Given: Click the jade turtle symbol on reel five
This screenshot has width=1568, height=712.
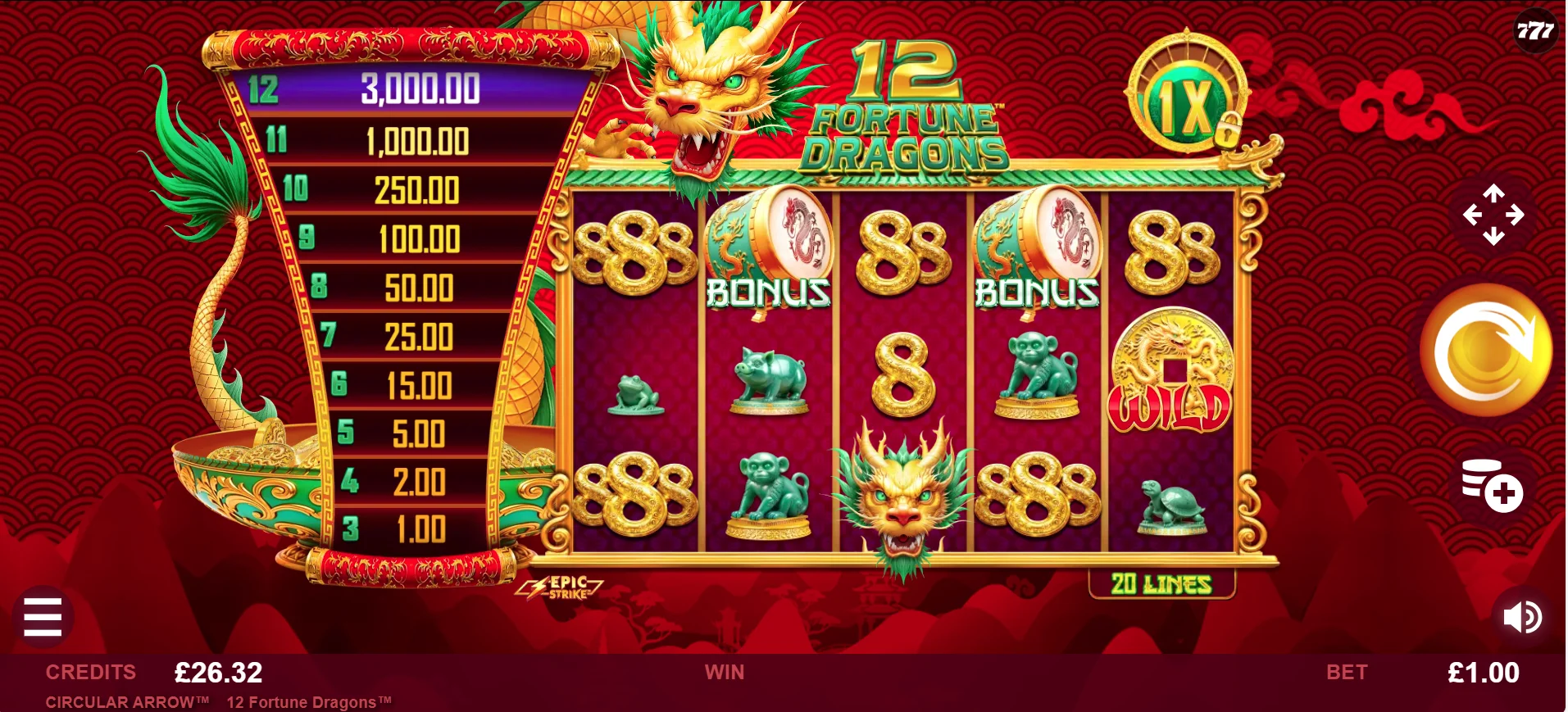Looking at the screenshot, I should click(x=1170, y=504).
